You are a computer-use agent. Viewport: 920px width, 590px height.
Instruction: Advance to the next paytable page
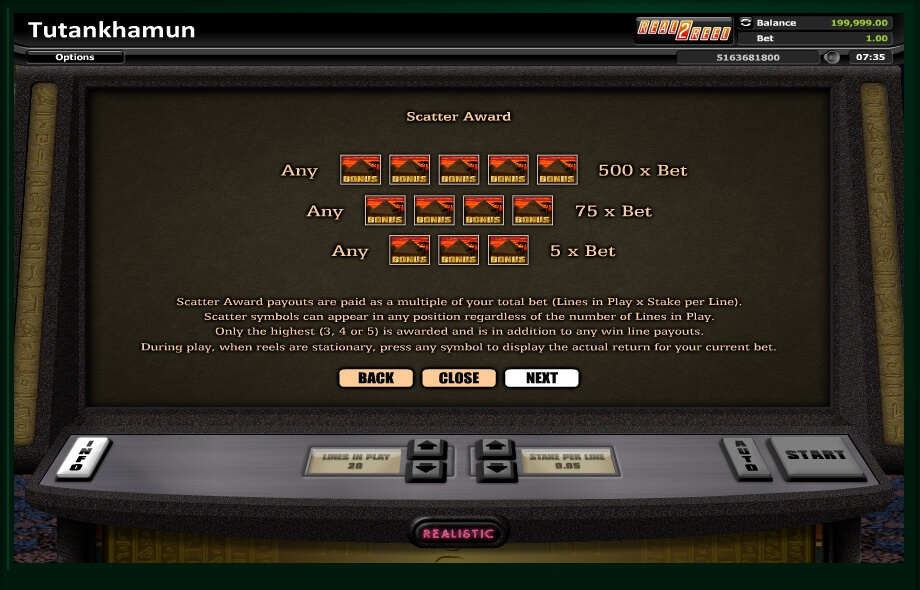point(541,378)
